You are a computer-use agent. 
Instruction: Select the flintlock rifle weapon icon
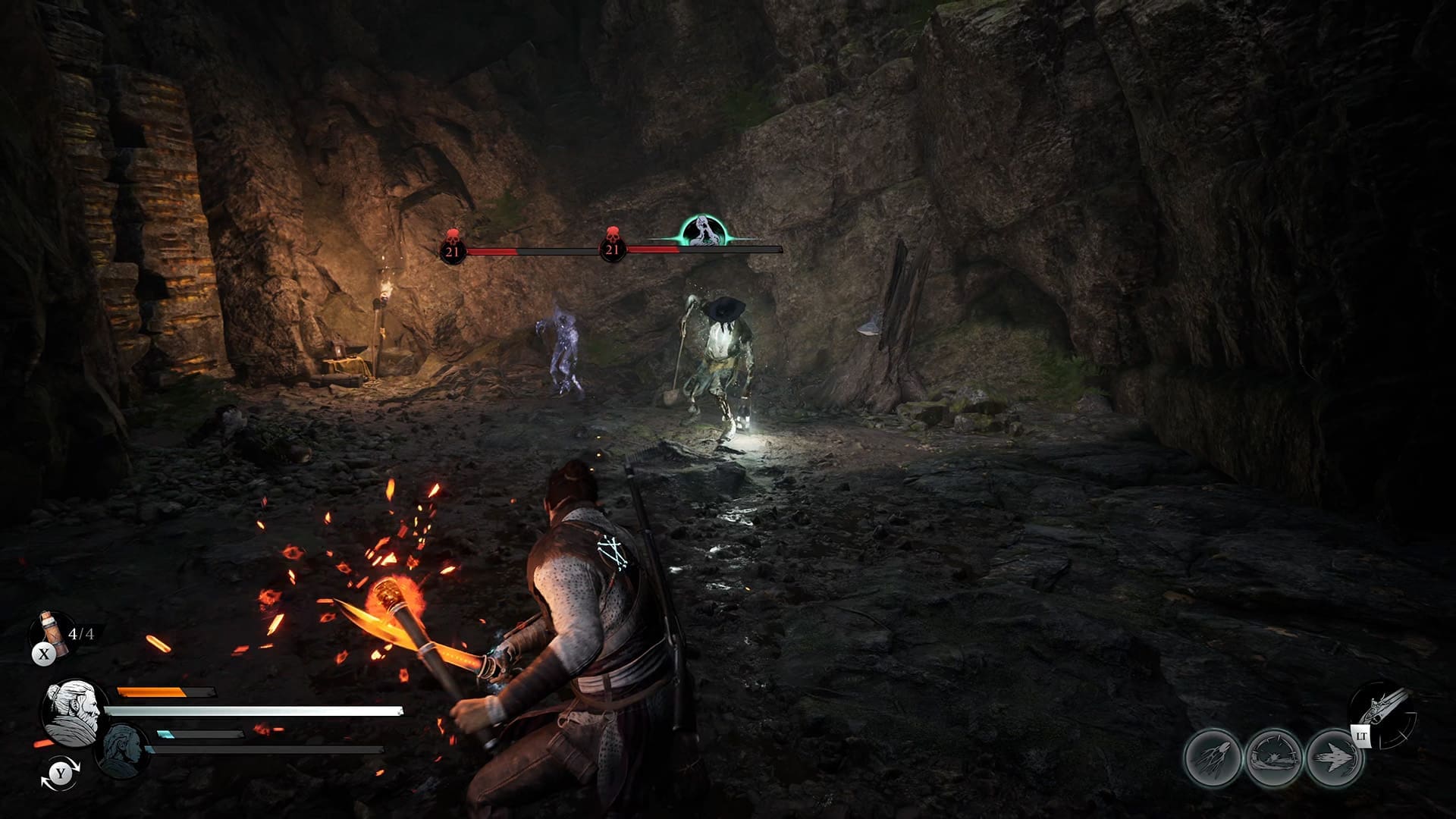pos(1385,711)
